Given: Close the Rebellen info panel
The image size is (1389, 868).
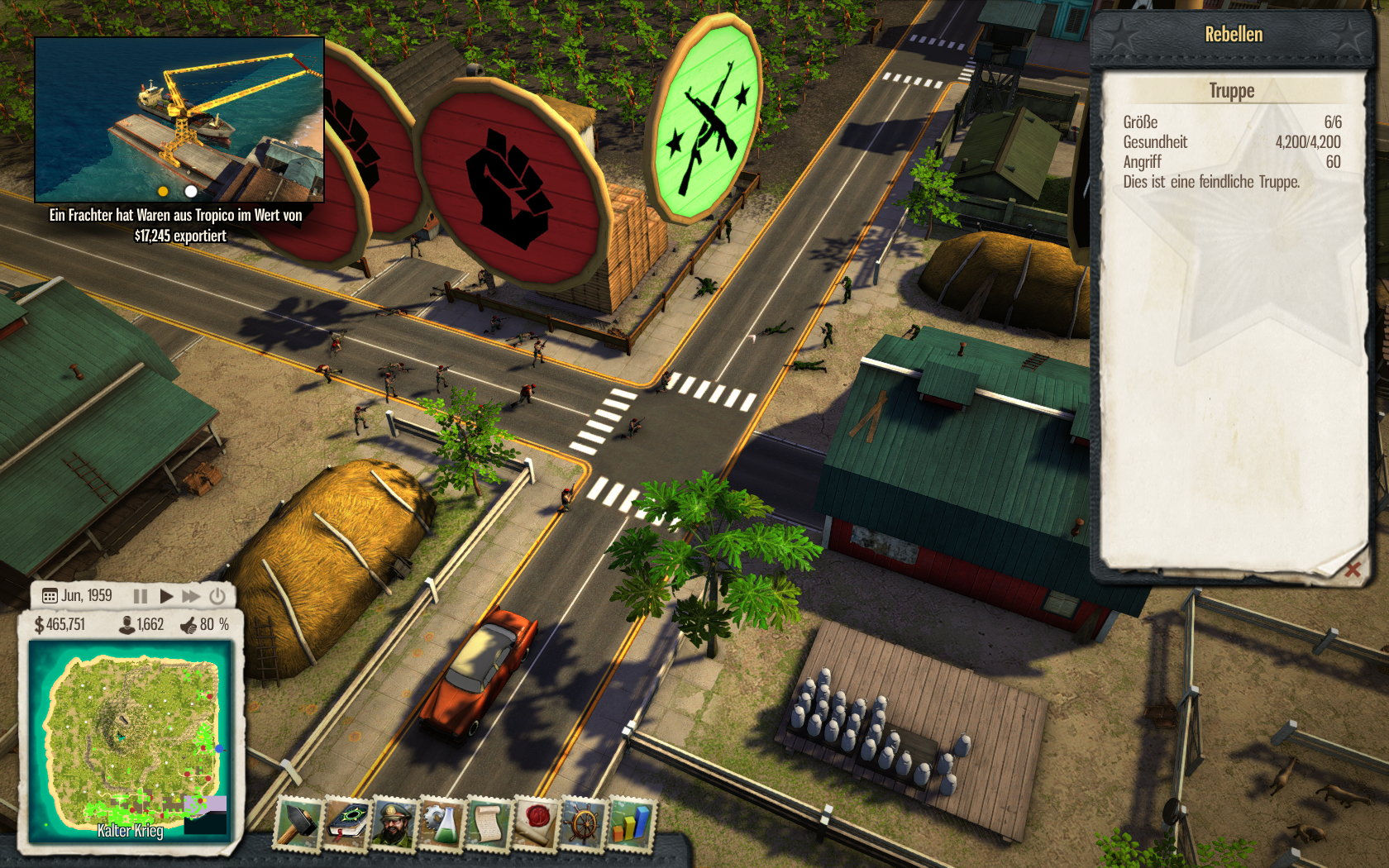Looking at the screenshot, I should (x=1353, y=570).
